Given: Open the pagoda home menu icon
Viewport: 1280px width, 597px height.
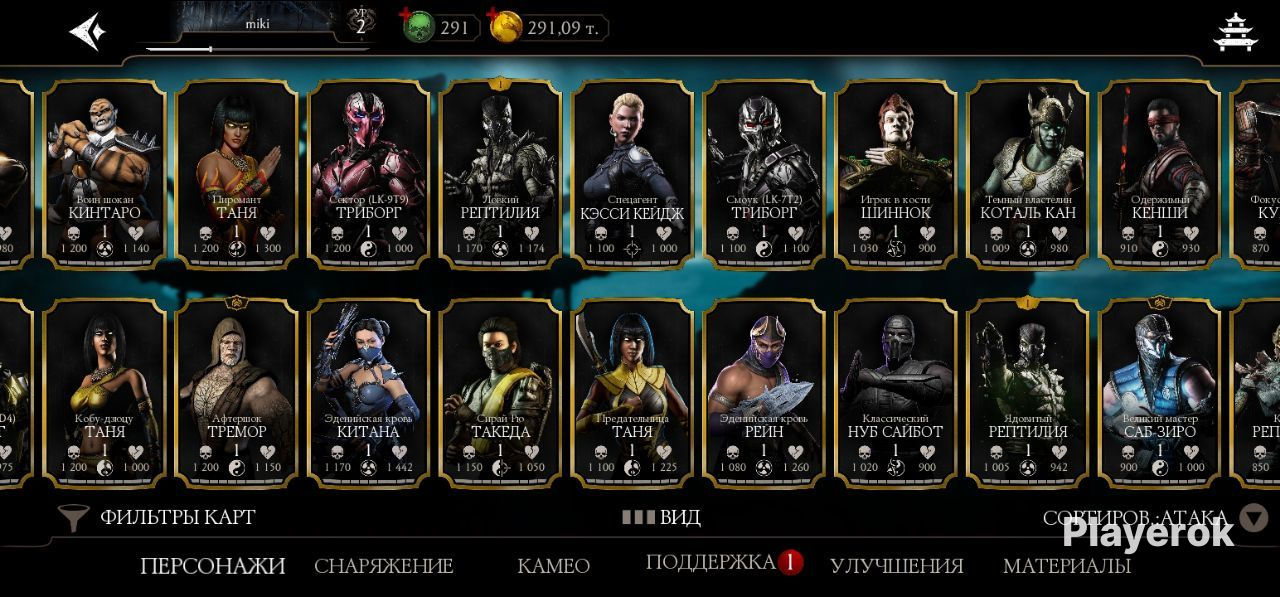Looking at the screenshot, I should [x=1235, y=31].
